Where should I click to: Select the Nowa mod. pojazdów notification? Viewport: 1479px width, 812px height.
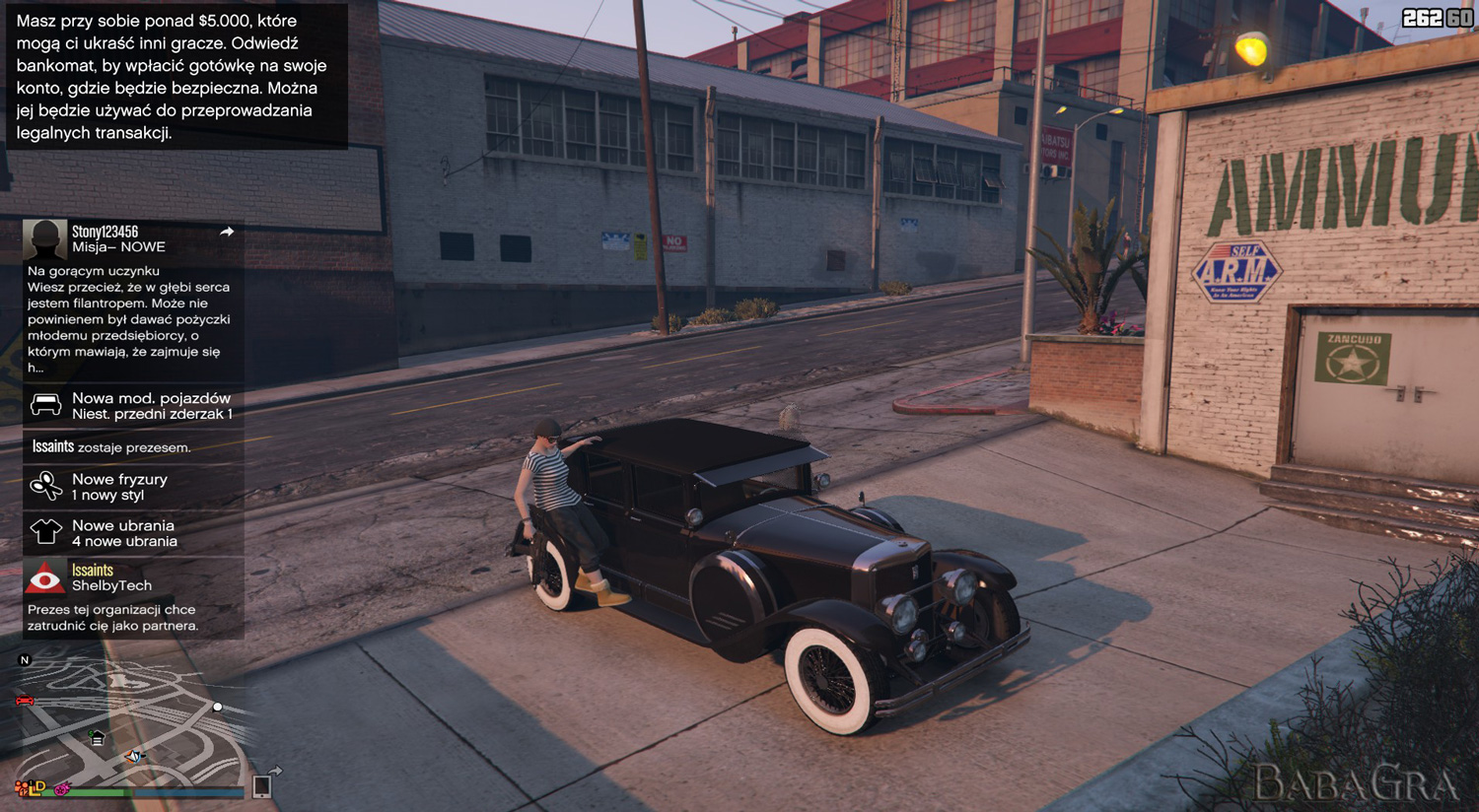pos(133,405)
